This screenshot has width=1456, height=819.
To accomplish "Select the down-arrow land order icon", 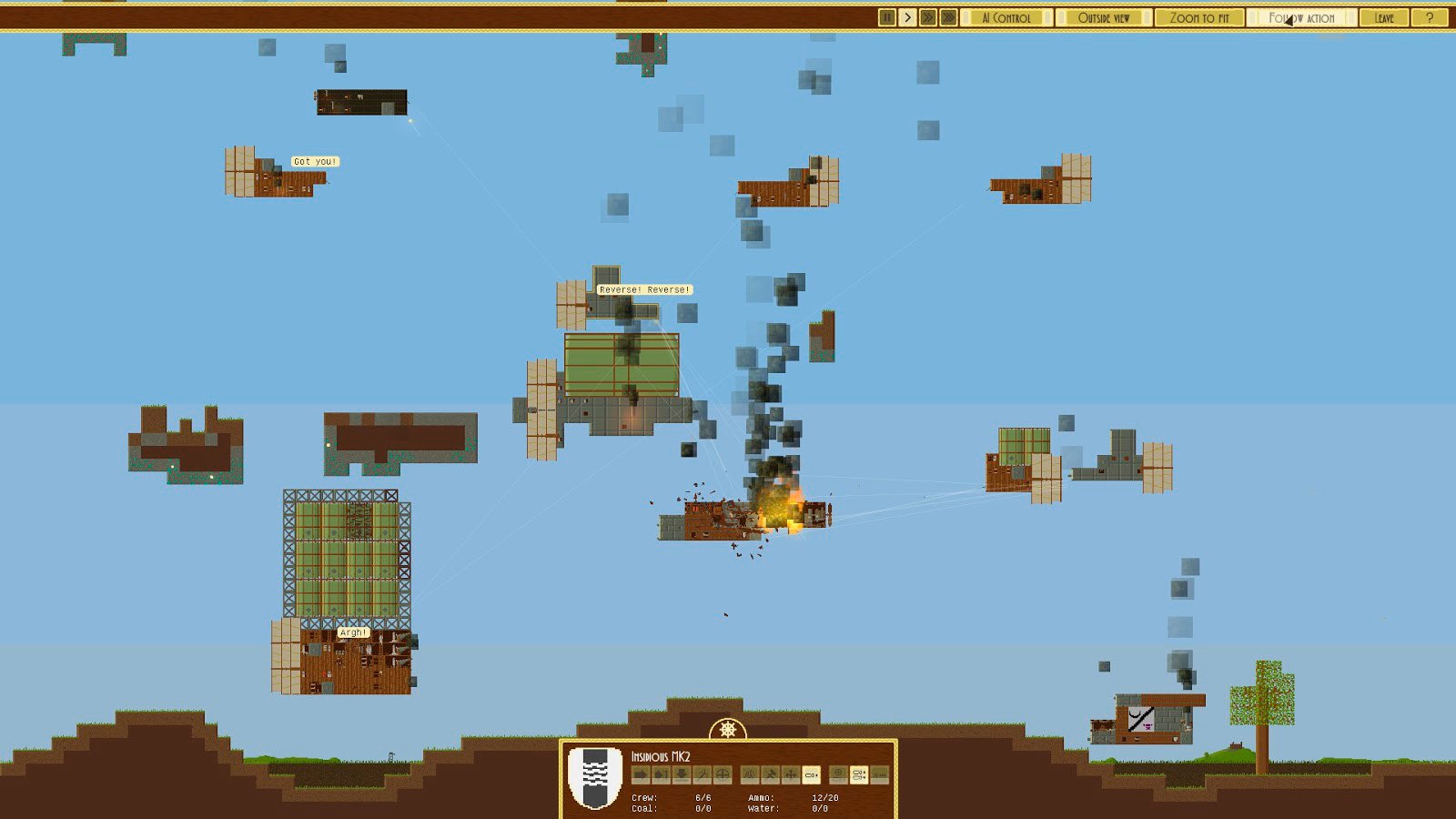I will (x=681, y=775).
